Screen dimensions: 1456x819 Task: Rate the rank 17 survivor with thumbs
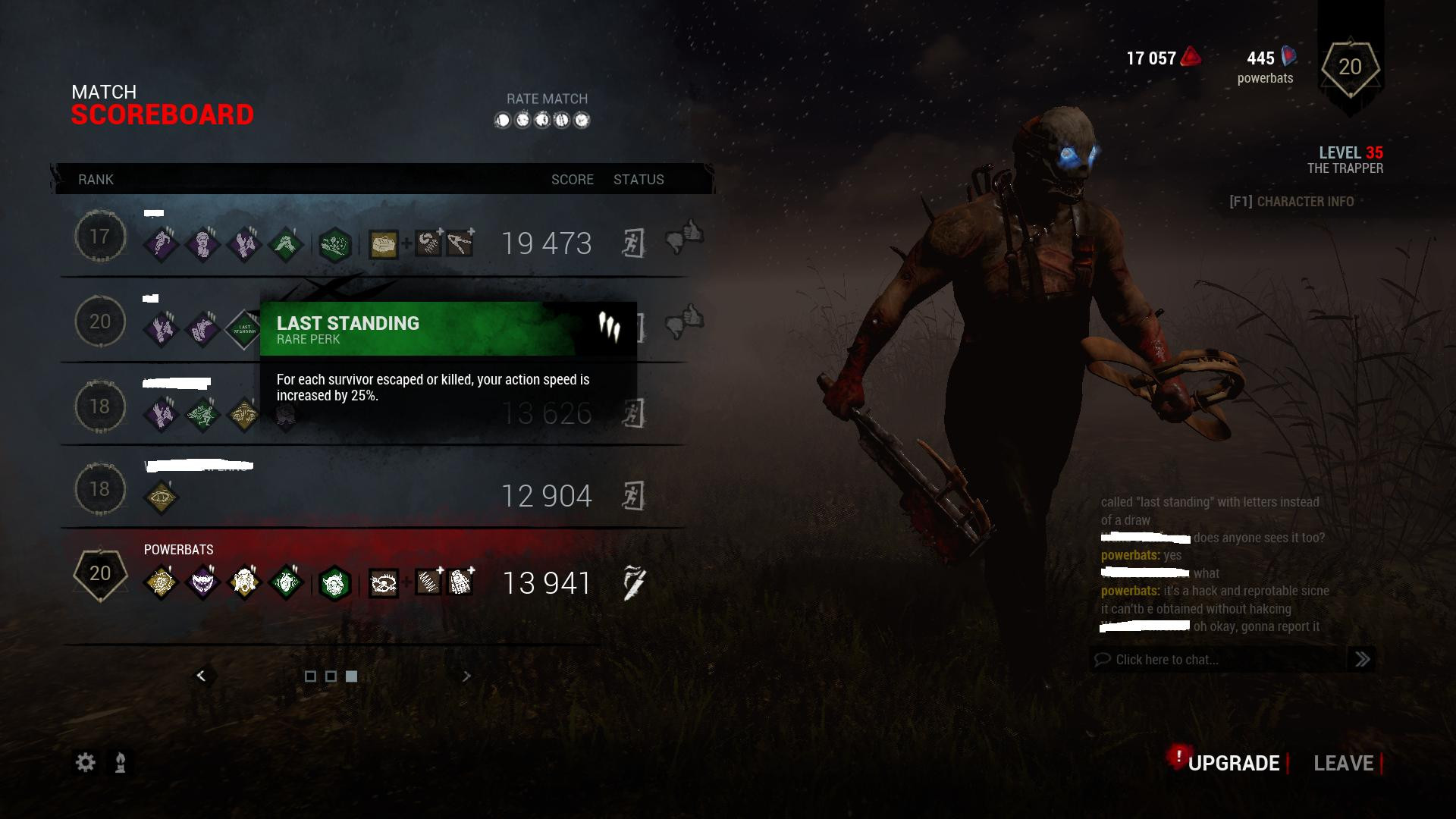coord(684,237)
